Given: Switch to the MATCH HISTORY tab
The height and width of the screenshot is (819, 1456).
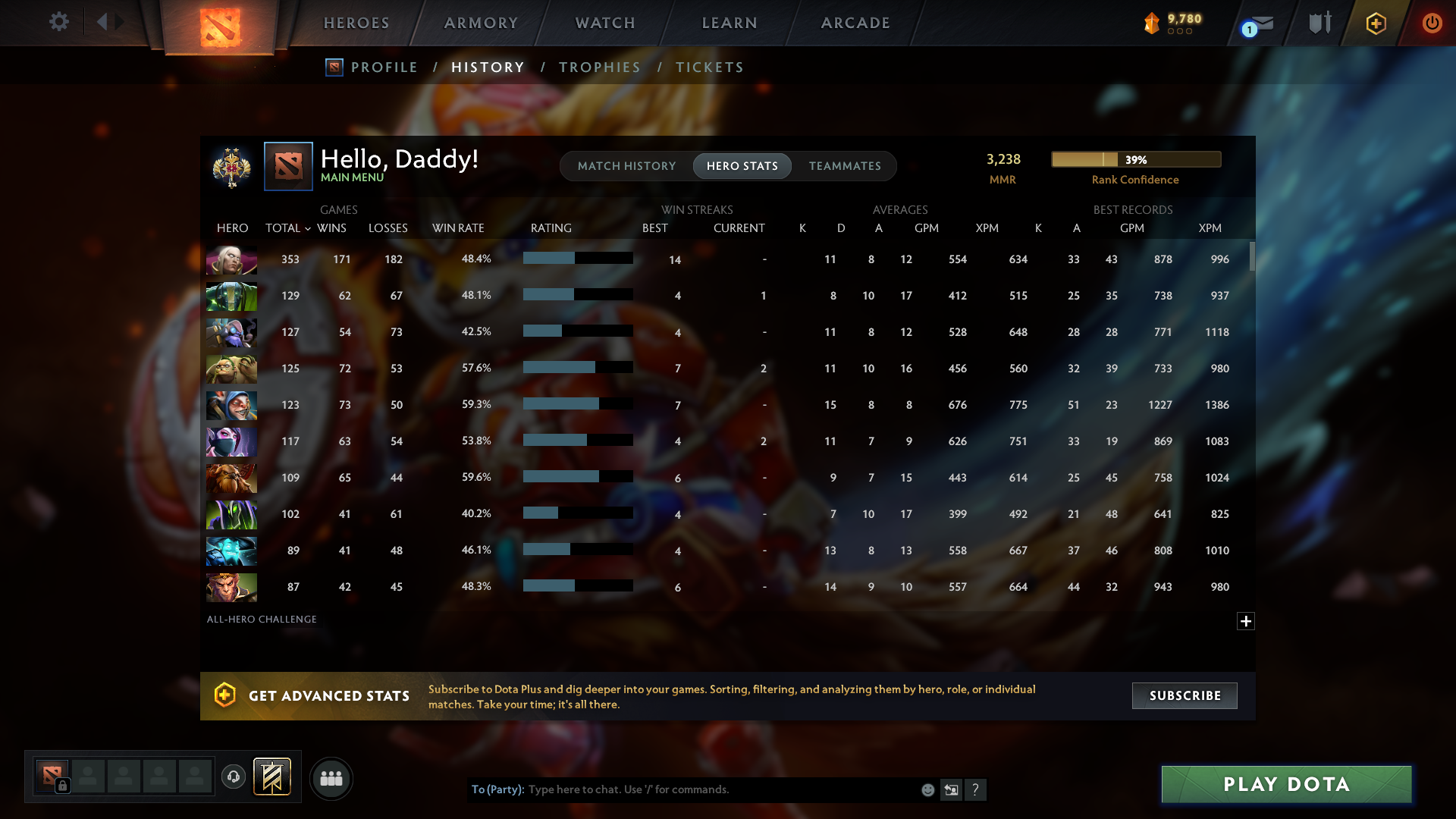Looking at the screenshot, I should click(x=626, y=165).
